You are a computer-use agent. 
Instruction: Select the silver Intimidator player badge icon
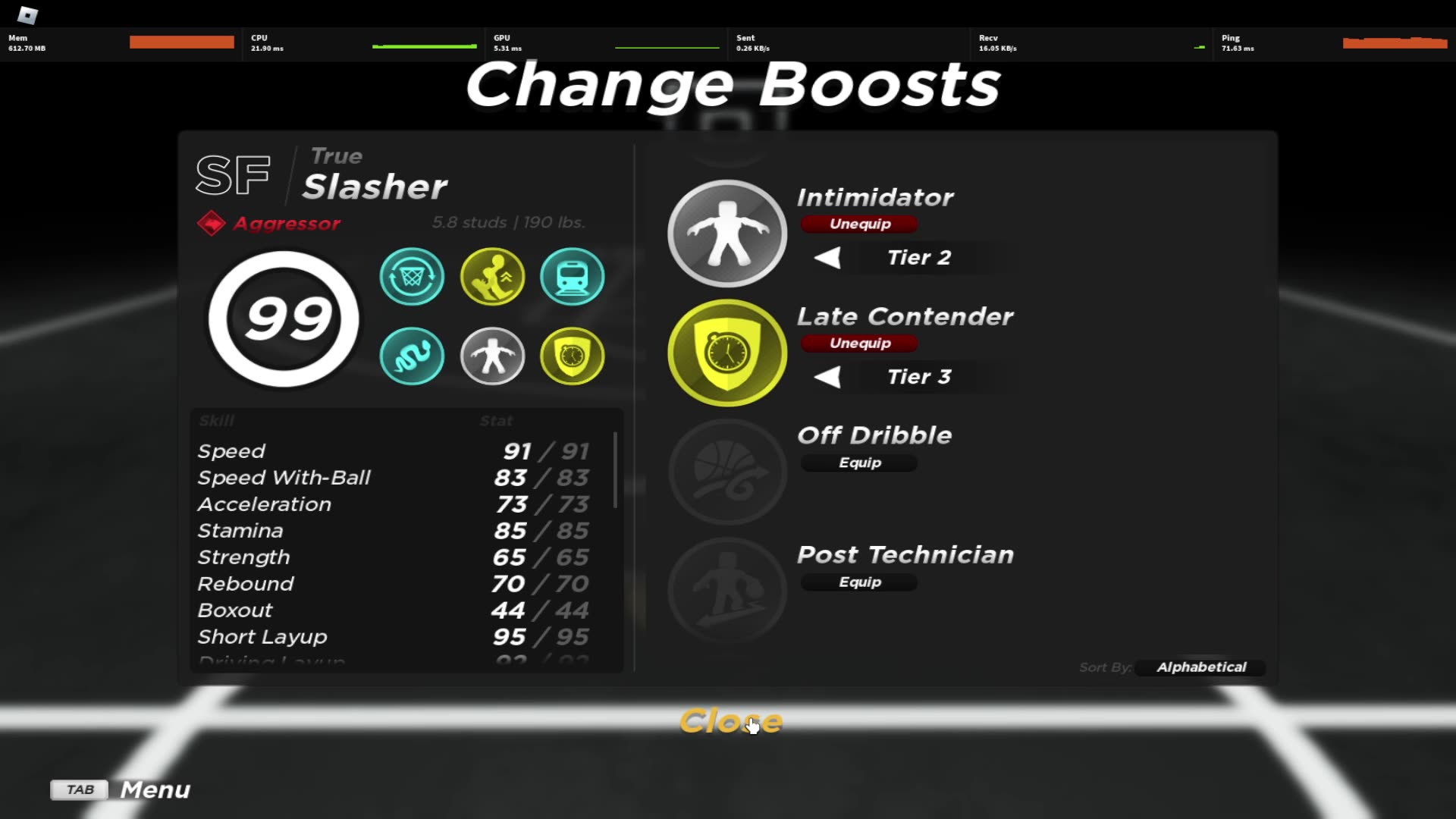(492, 356)
